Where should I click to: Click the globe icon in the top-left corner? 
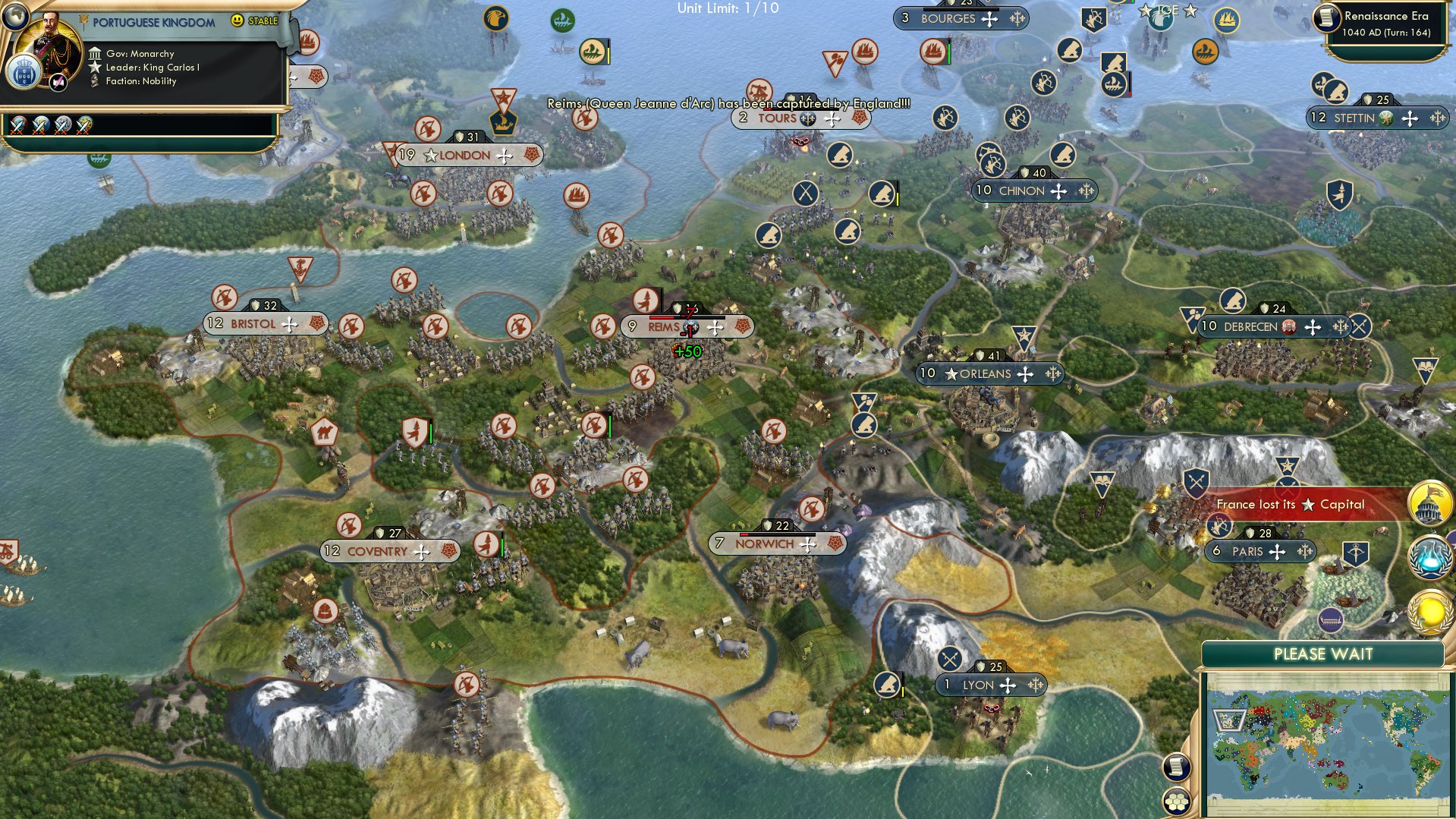point(16,17)
